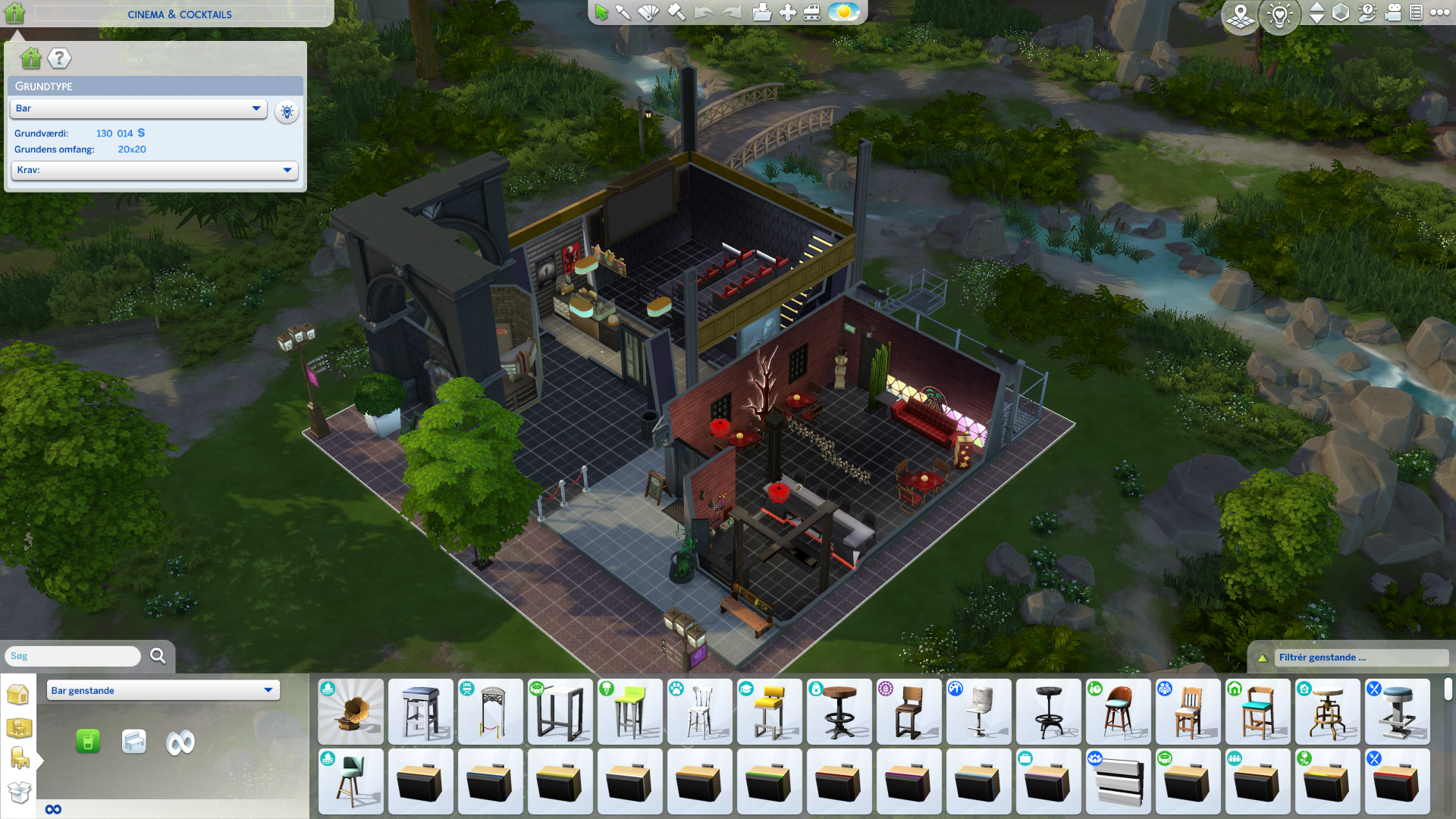Viewport: 1456px width, 819px height.
Task: Toggle the wall view cube icon
Action: [x=1341, y=13]
